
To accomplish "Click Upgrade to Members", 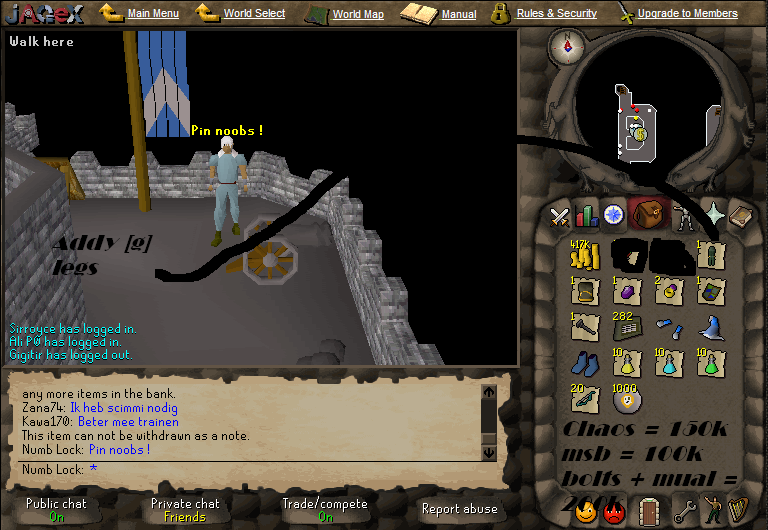I will (x=687, y=14).
